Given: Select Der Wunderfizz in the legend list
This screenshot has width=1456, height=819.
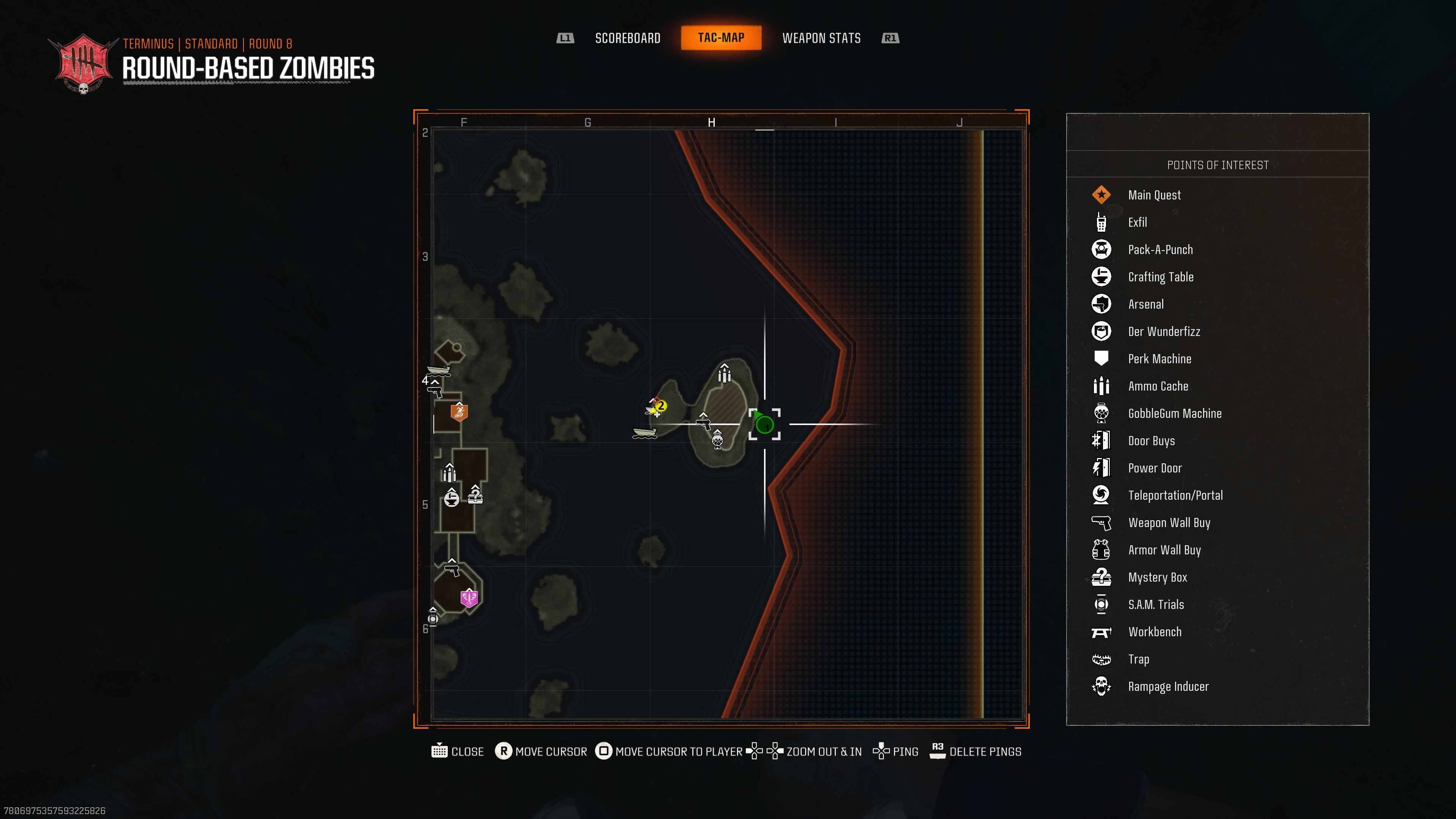Looking at the screenshot, I should [x=1164, y=332].
